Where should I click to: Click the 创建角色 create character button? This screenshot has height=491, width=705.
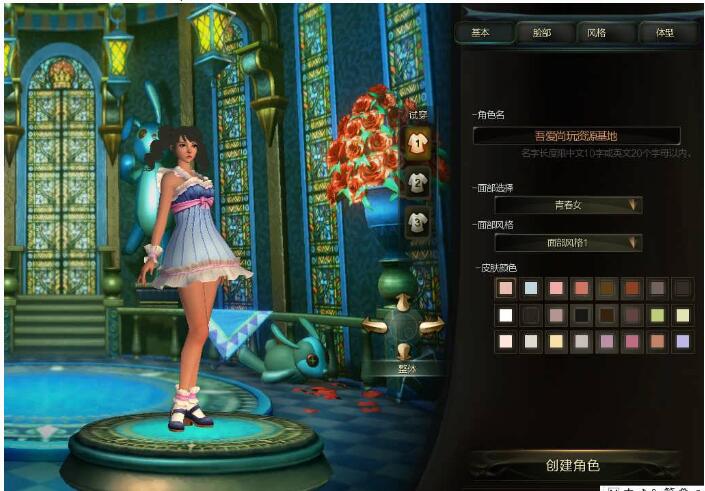[573, 465]
